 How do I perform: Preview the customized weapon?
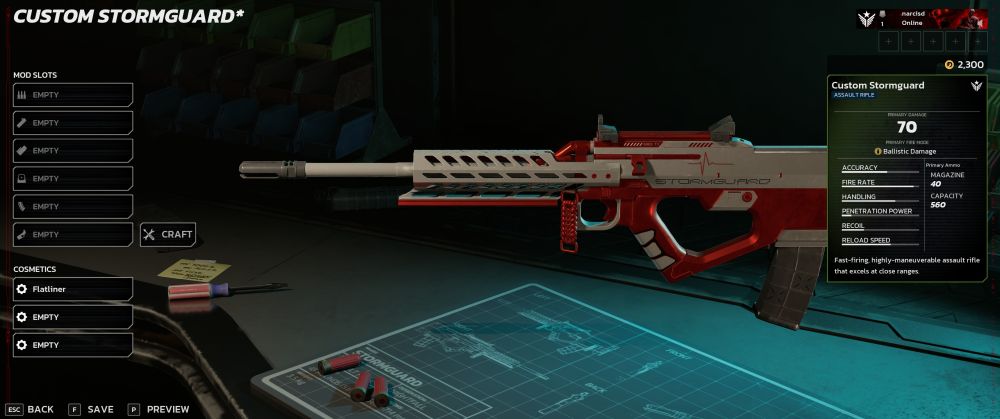coord(158,409)
